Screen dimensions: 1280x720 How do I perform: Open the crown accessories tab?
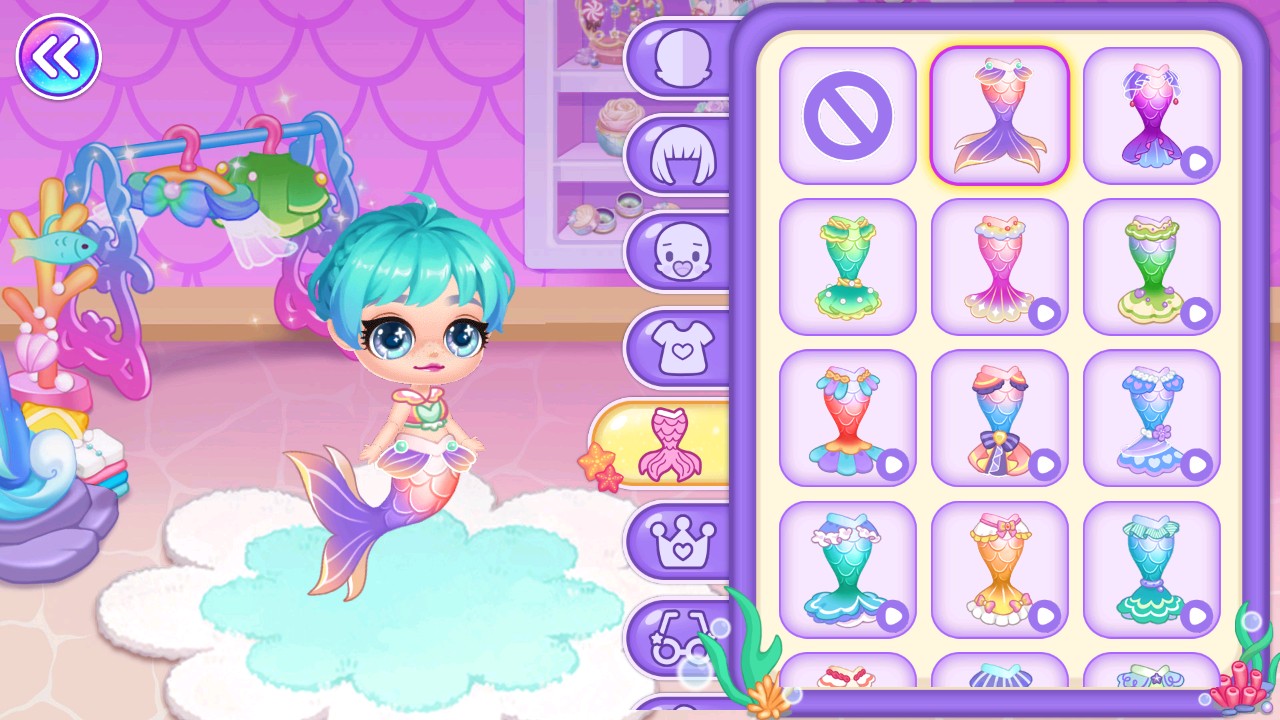(682, 542)
